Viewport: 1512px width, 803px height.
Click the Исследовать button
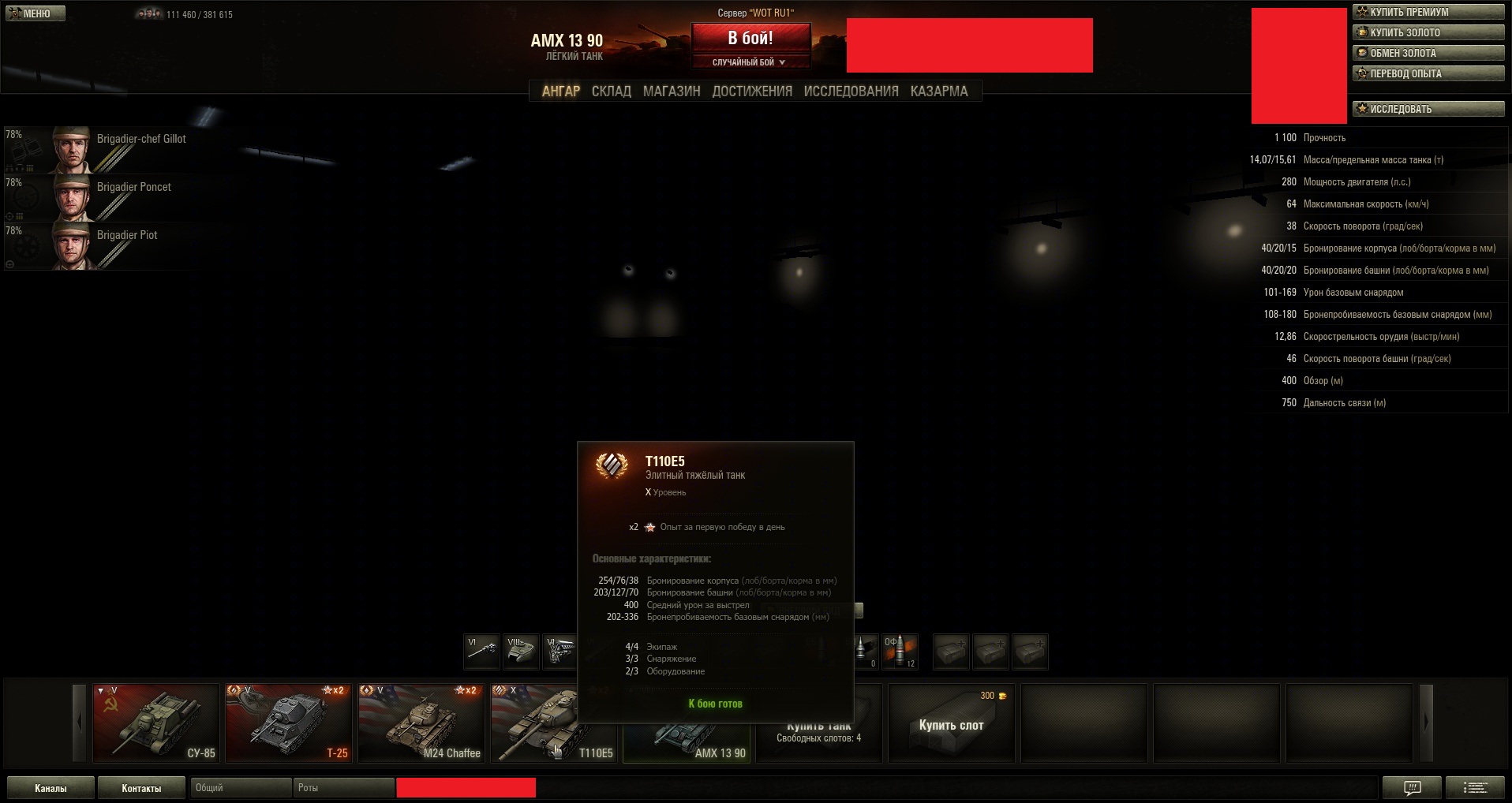(x=1428, y=109)
